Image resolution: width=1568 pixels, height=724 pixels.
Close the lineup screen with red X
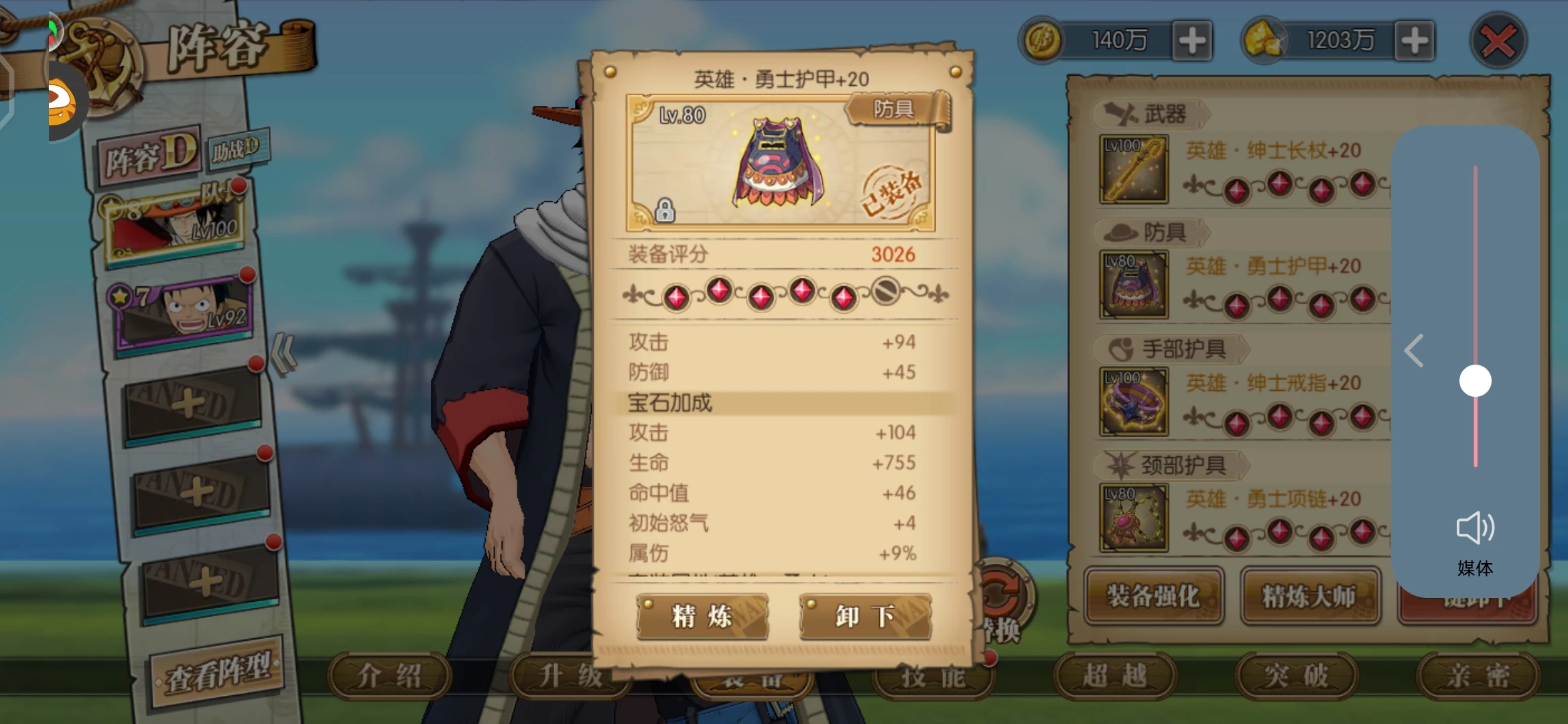pyautogui.click(x=1498, y=42)
